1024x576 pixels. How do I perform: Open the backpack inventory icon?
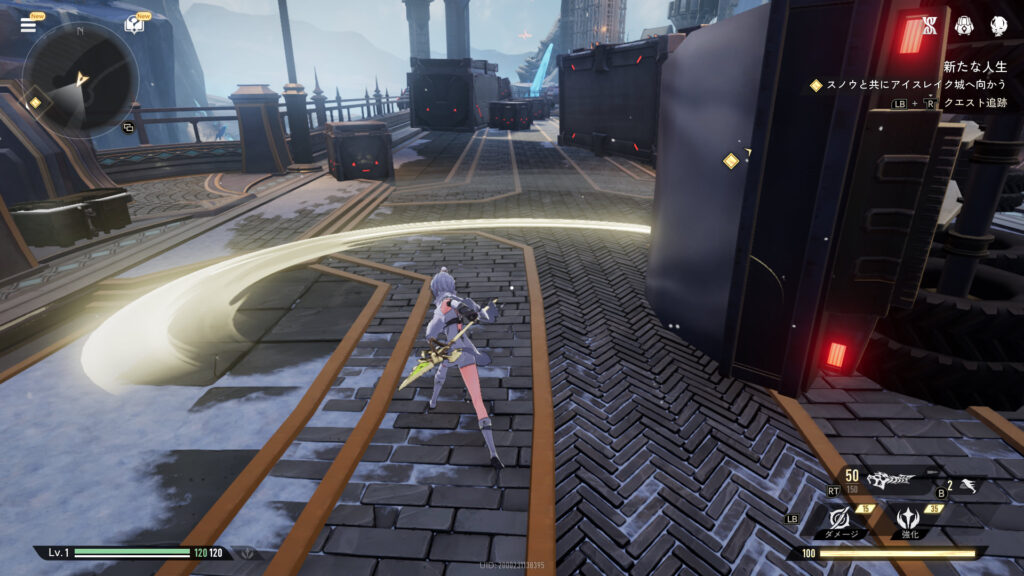click(964, 26)
